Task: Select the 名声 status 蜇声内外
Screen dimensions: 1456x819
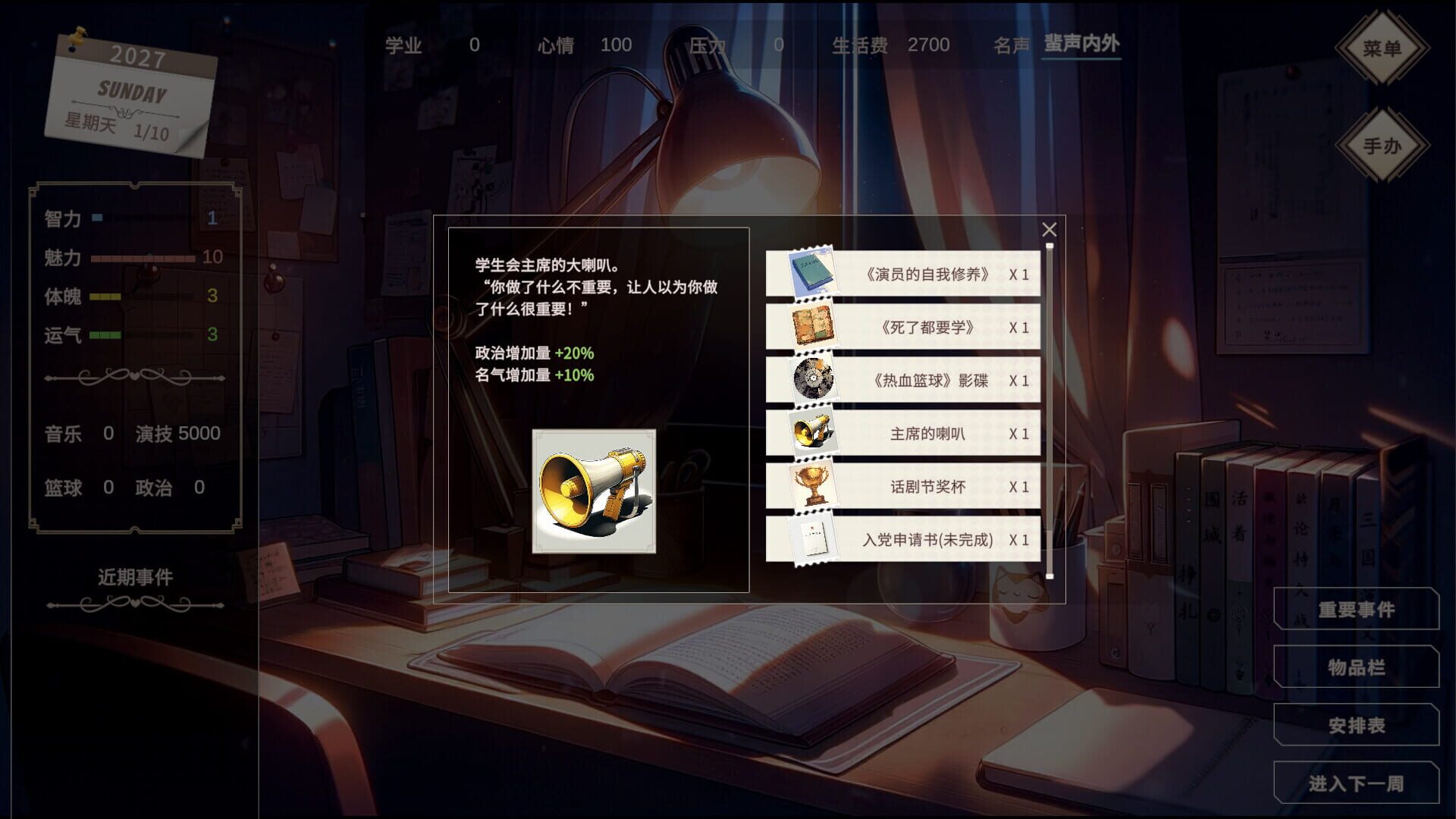Action: (1081, 45)
